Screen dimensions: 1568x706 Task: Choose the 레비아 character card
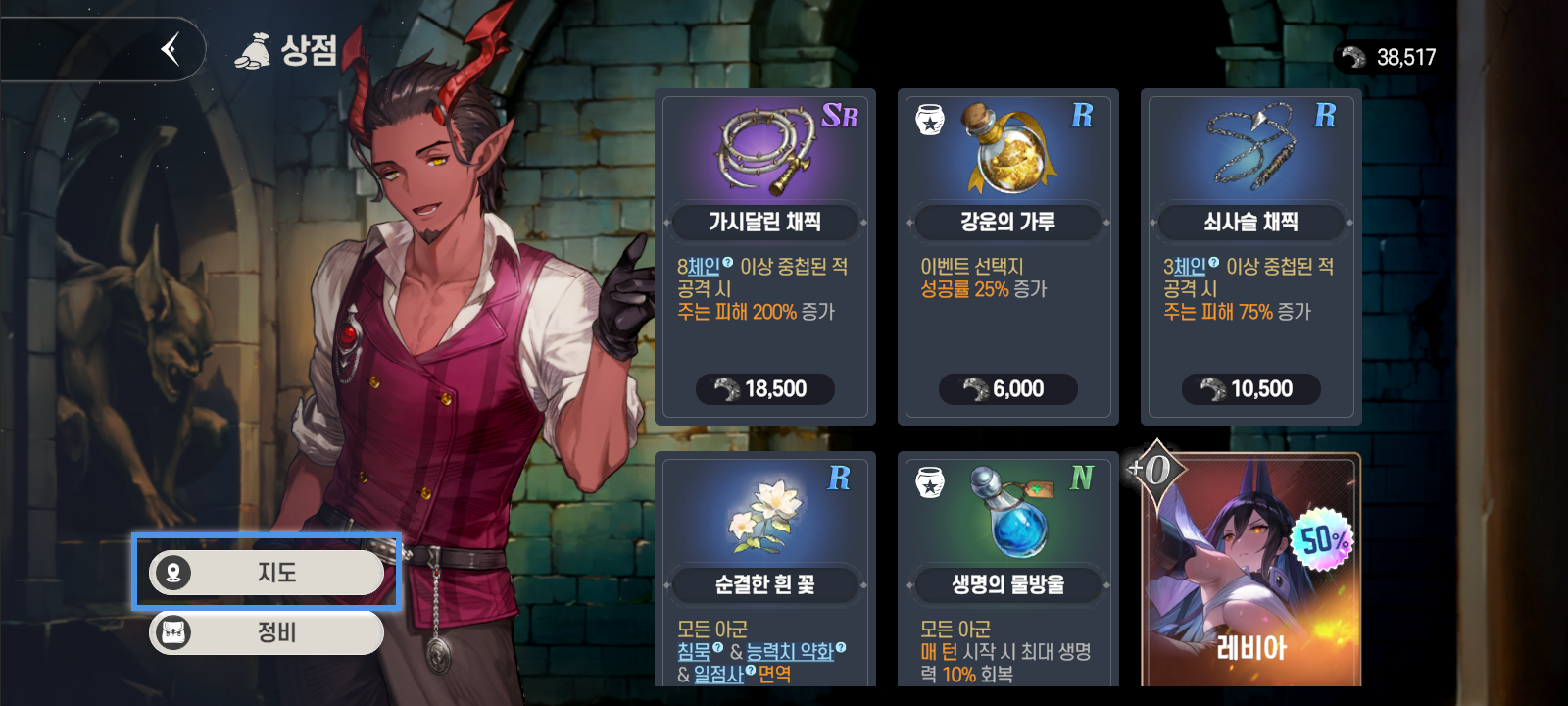[1251, 579]
